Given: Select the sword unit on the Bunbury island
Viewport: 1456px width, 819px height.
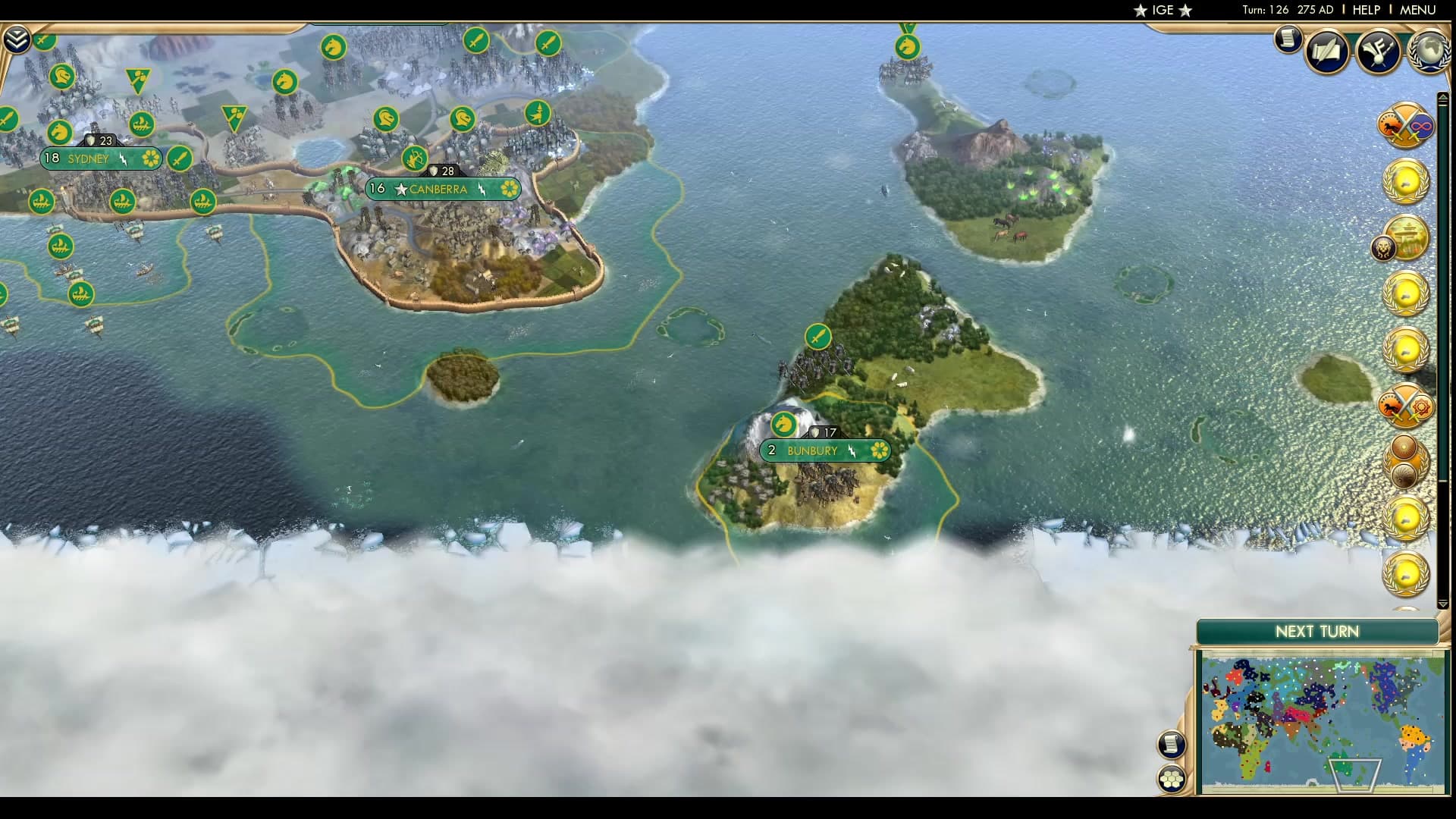Looking at the screenshot, I should point(817,337).
